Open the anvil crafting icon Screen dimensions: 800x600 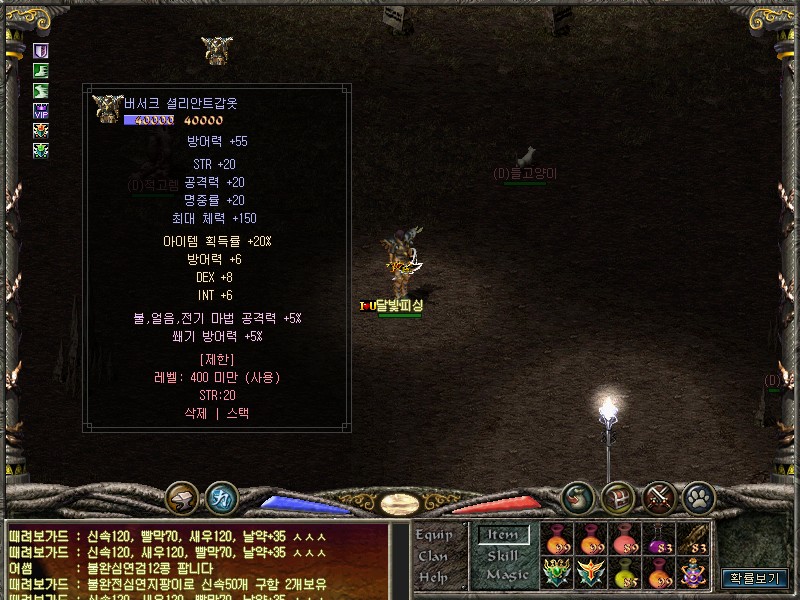click(x=182, y=496)
